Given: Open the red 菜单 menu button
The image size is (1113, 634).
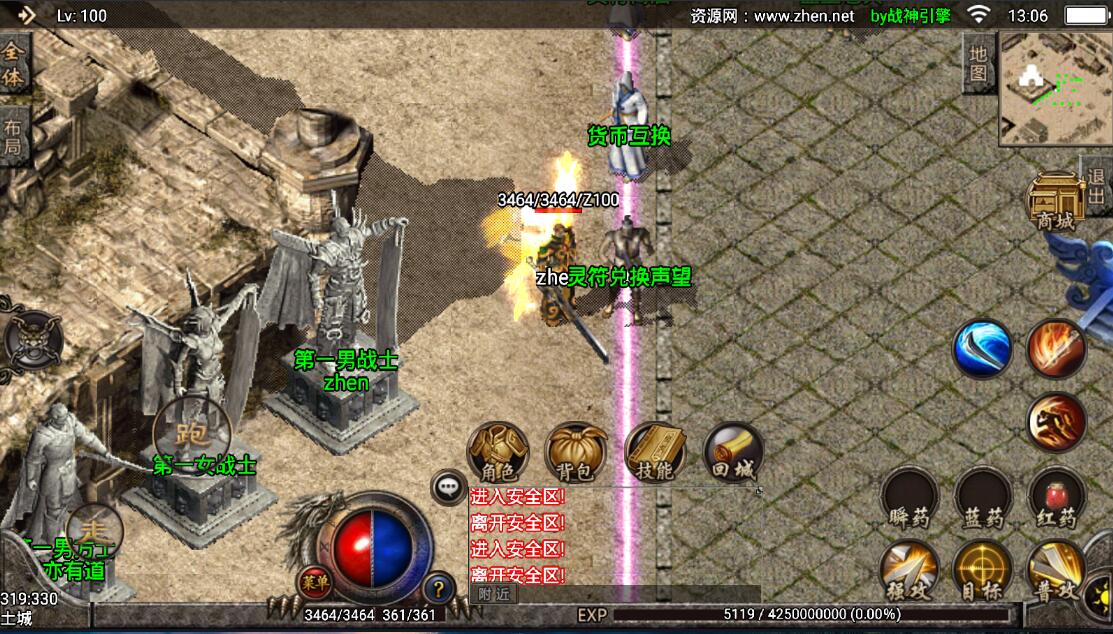Looking at the screenshot, I should click(x=313, y=581).
